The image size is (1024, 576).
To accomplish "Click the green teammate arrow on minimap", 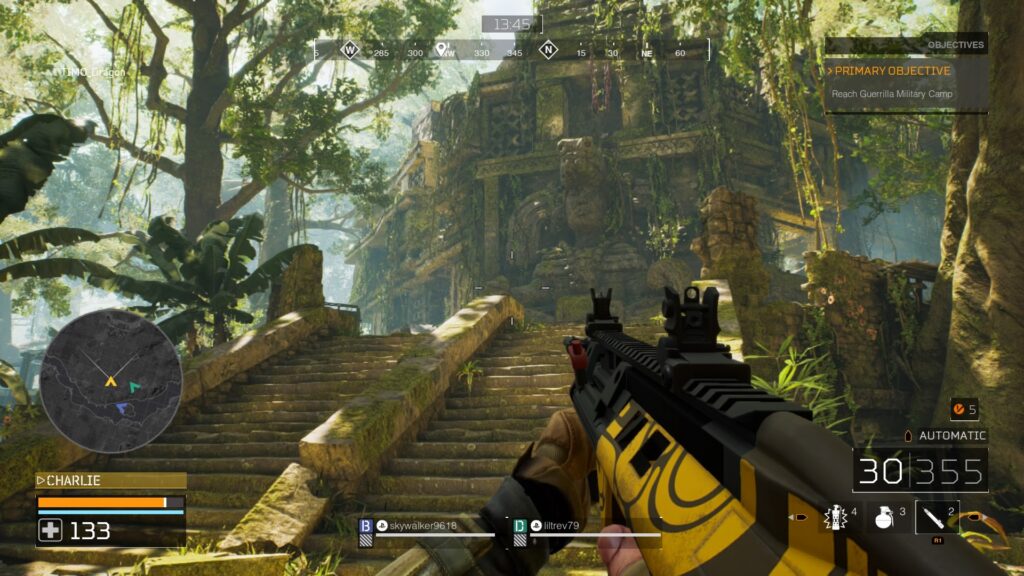I will [134, 387].
